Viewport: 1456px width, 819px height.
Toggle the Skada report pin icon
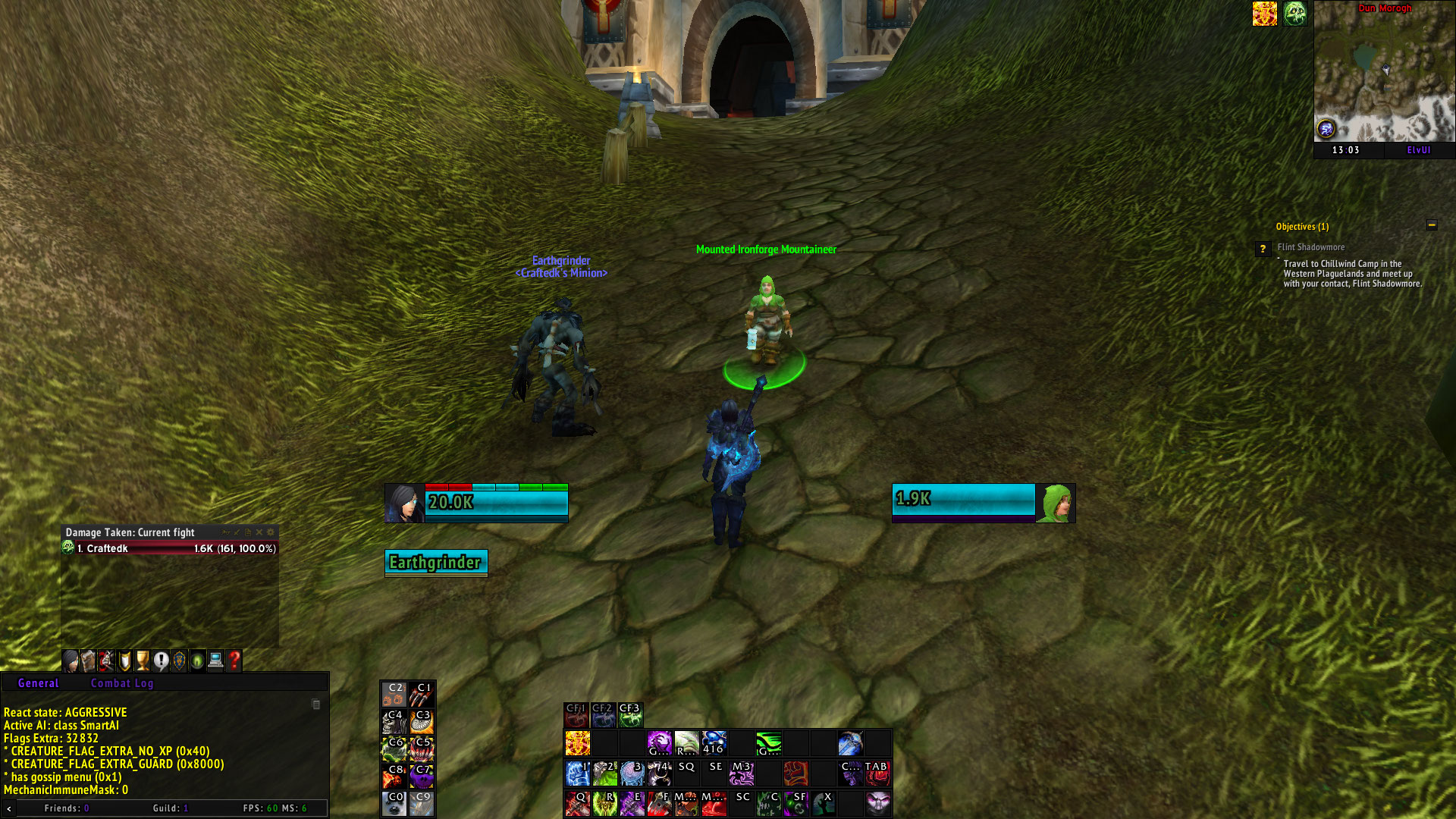226,532
